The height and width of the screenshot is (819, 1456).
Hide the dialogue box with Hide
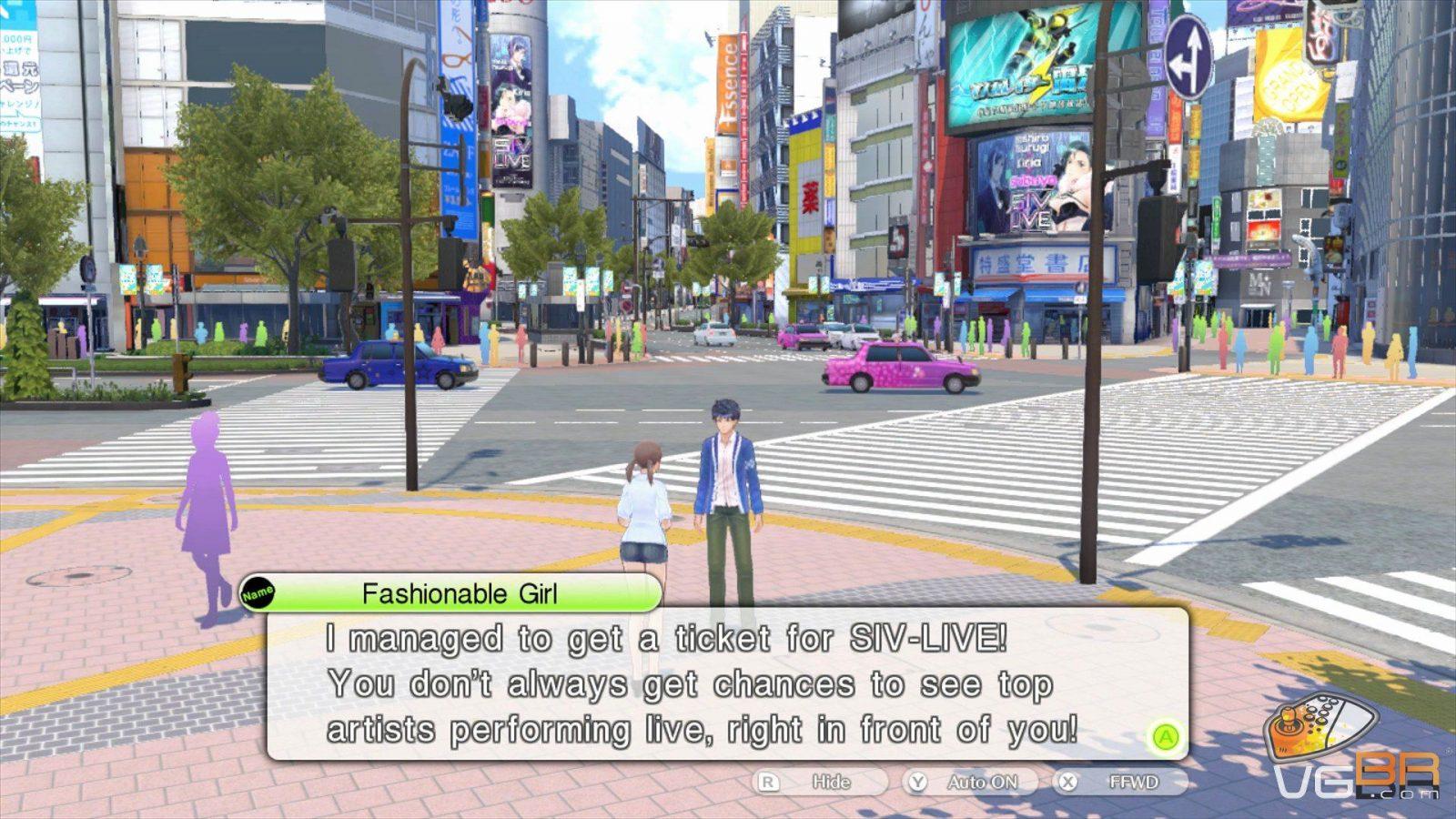pos(818,782)
